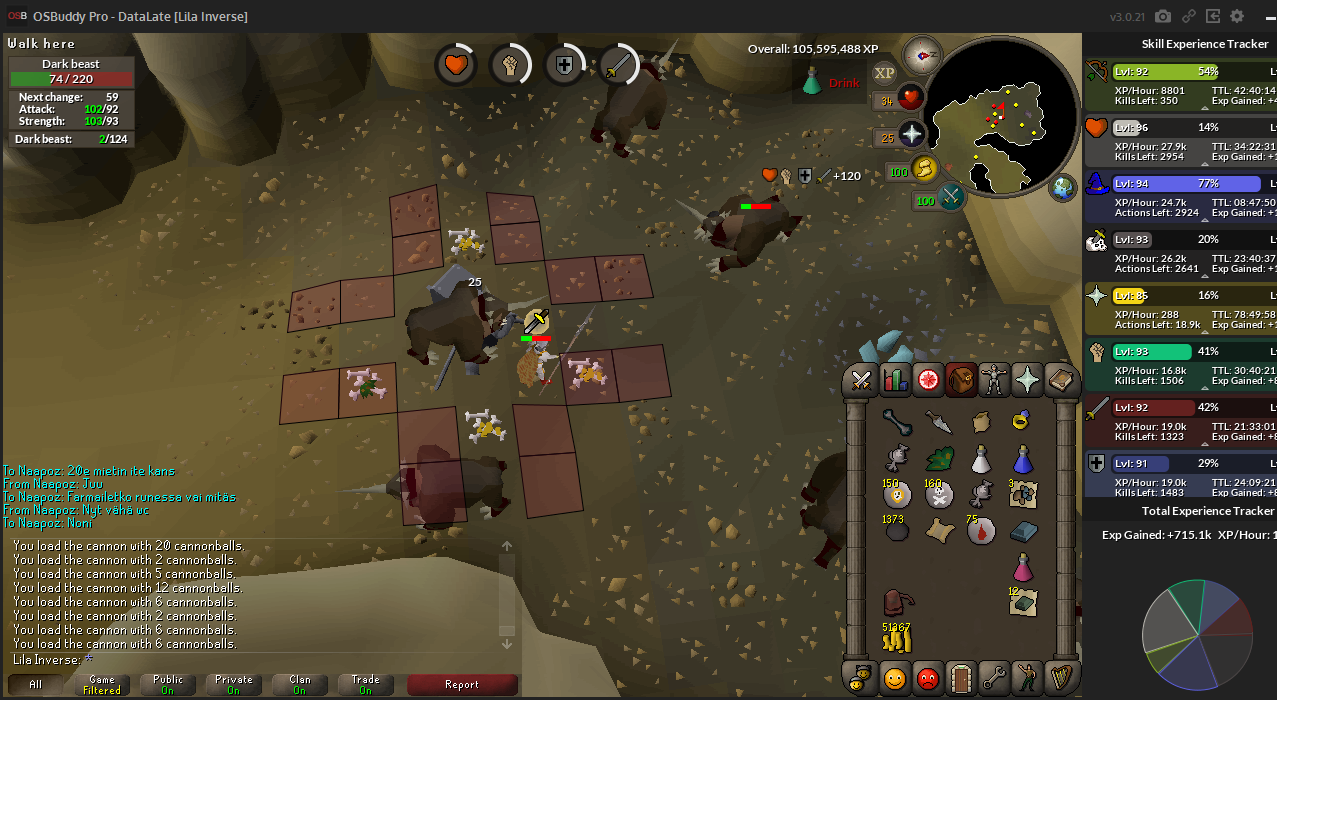This screenshot has width=1339, height=839.
Task: Show the Worn Equipment tab
Action: pyautogui.click(x=994, y=380)
